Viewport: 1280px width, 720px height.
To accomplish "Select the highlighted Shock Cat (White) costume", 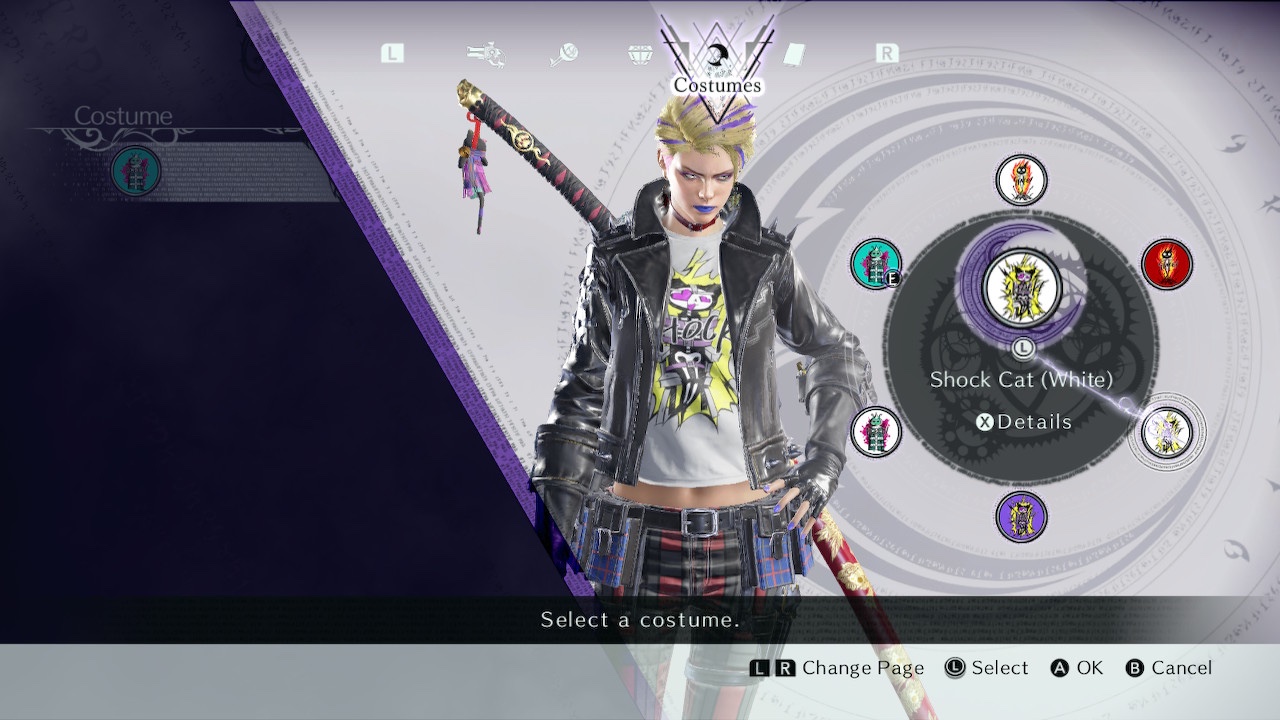I will click(1167, 434).
